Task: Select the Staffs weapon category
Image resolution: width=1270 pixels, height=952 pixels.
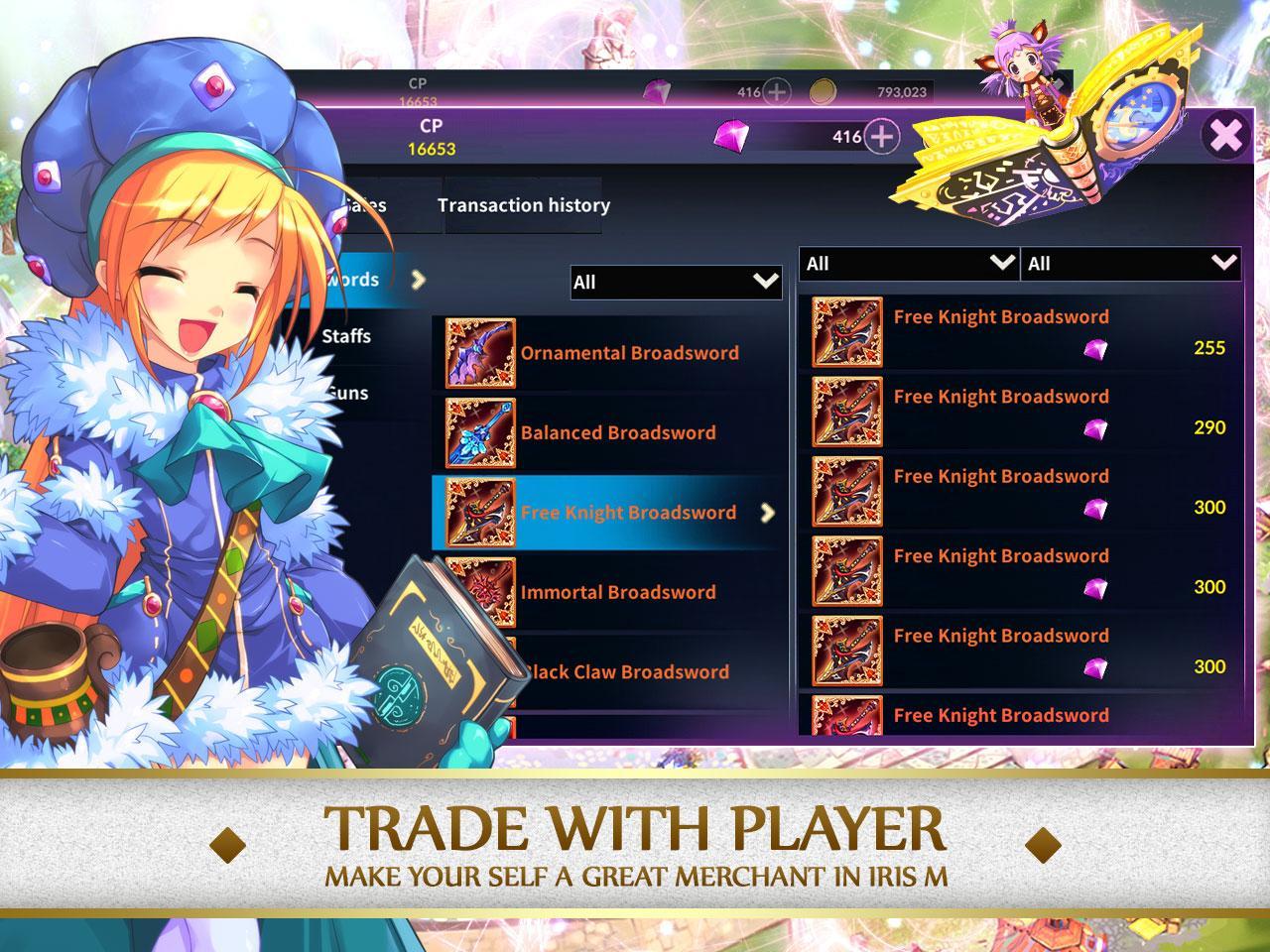Action: [344, 336]
